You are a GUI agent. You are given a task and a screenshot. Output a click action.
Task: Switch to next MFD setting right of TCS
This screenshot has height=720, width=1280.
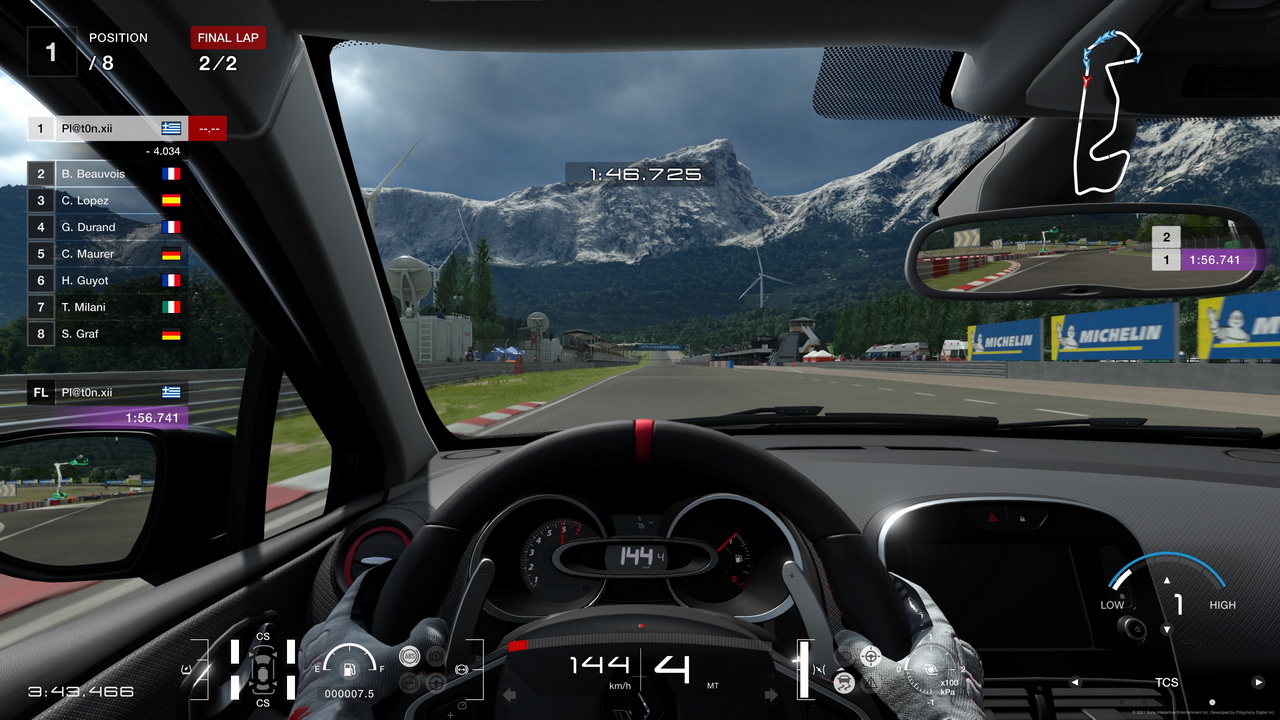pyautogui.click(x=1258, y=683)
